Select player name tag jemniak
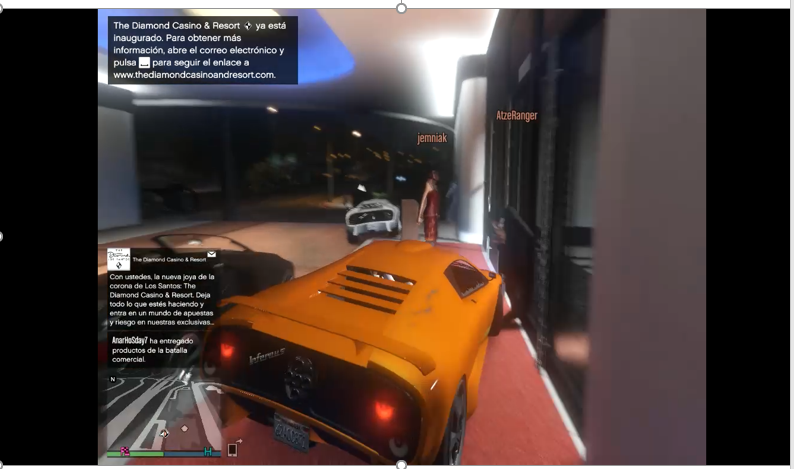Image resolution: width=794 pixels, height=469 pixels. [x=432, y=138]
